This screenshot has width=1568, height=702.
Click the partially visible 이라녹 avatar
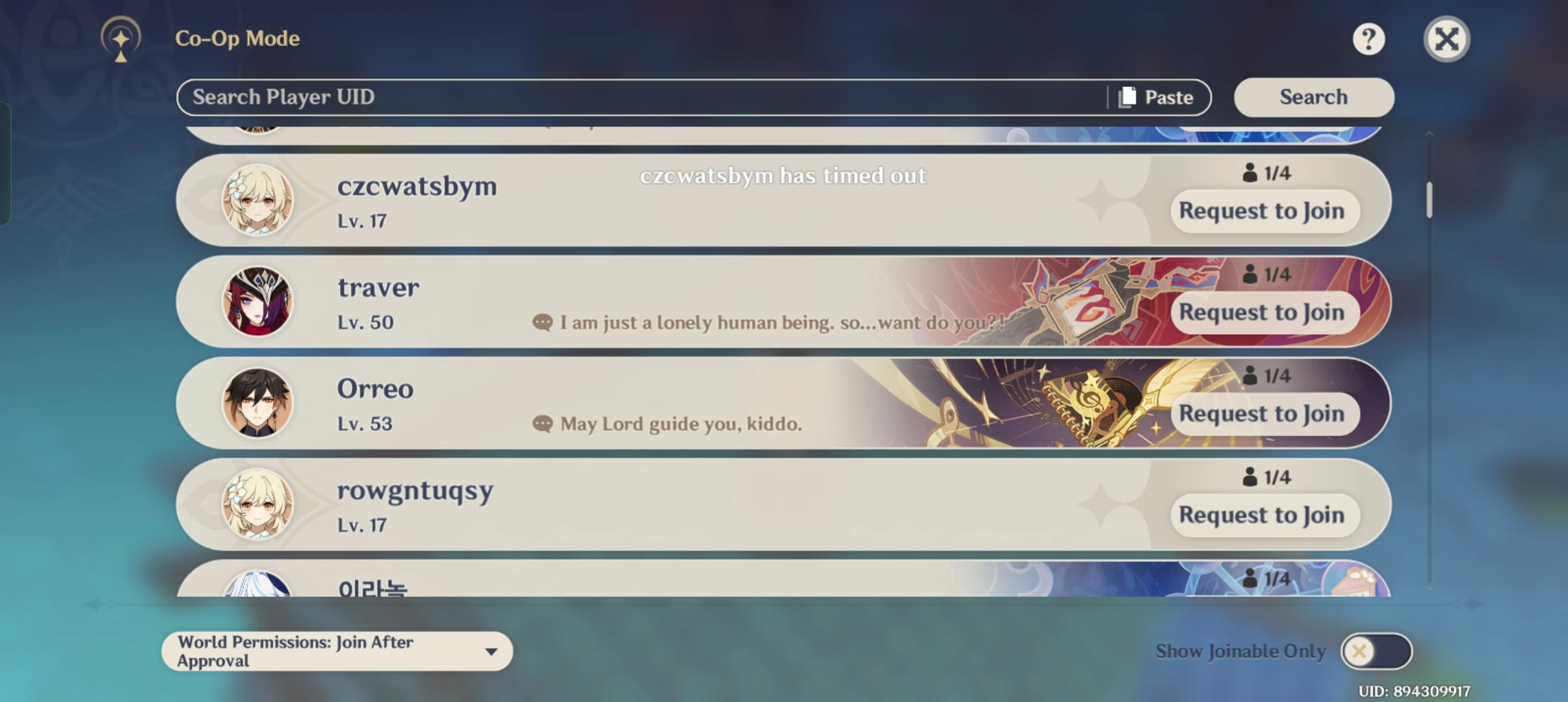point(258,585)
